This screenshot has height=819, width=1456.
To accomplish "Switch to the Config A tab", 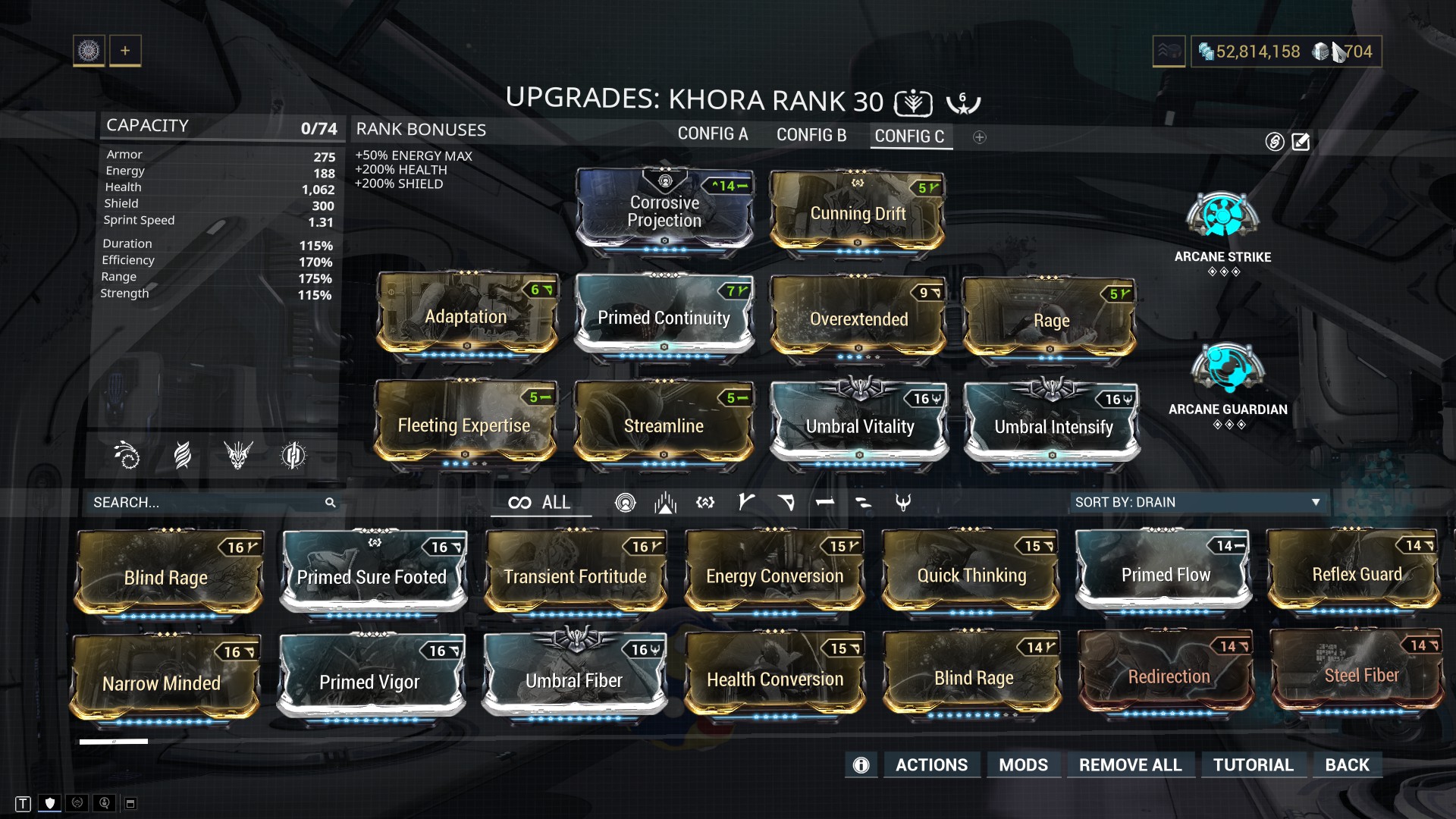I will click(712, 134).
